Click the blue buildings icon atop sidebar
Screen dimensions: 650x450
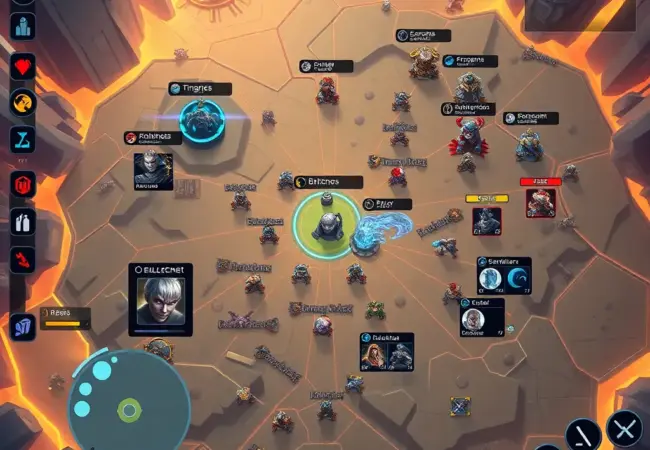tap(22, 24)
